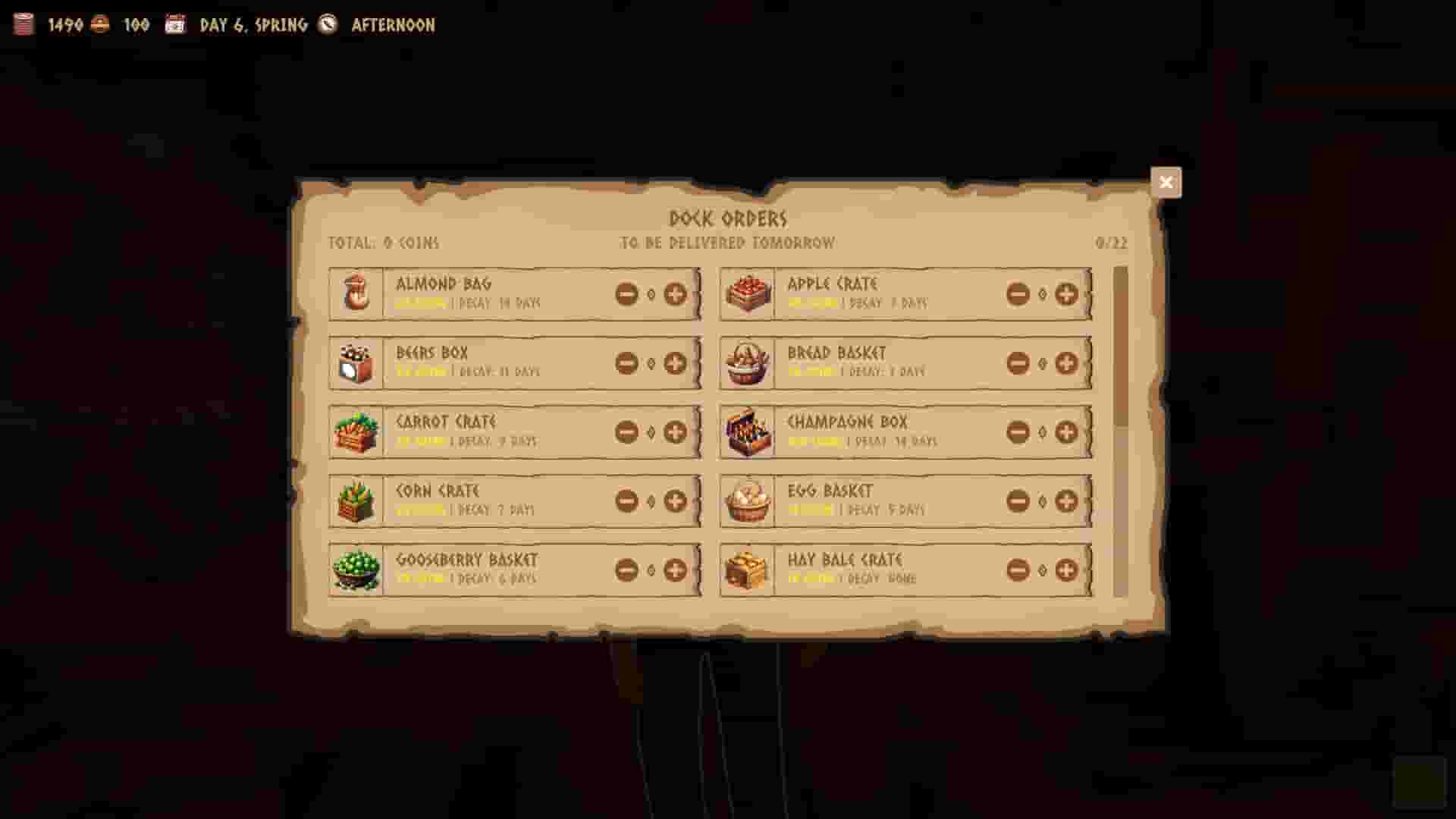Image resolution: width=1456 pixels, height=819 pixels.
Task: Click the Egg Basket icon
Action: [748, 500]
